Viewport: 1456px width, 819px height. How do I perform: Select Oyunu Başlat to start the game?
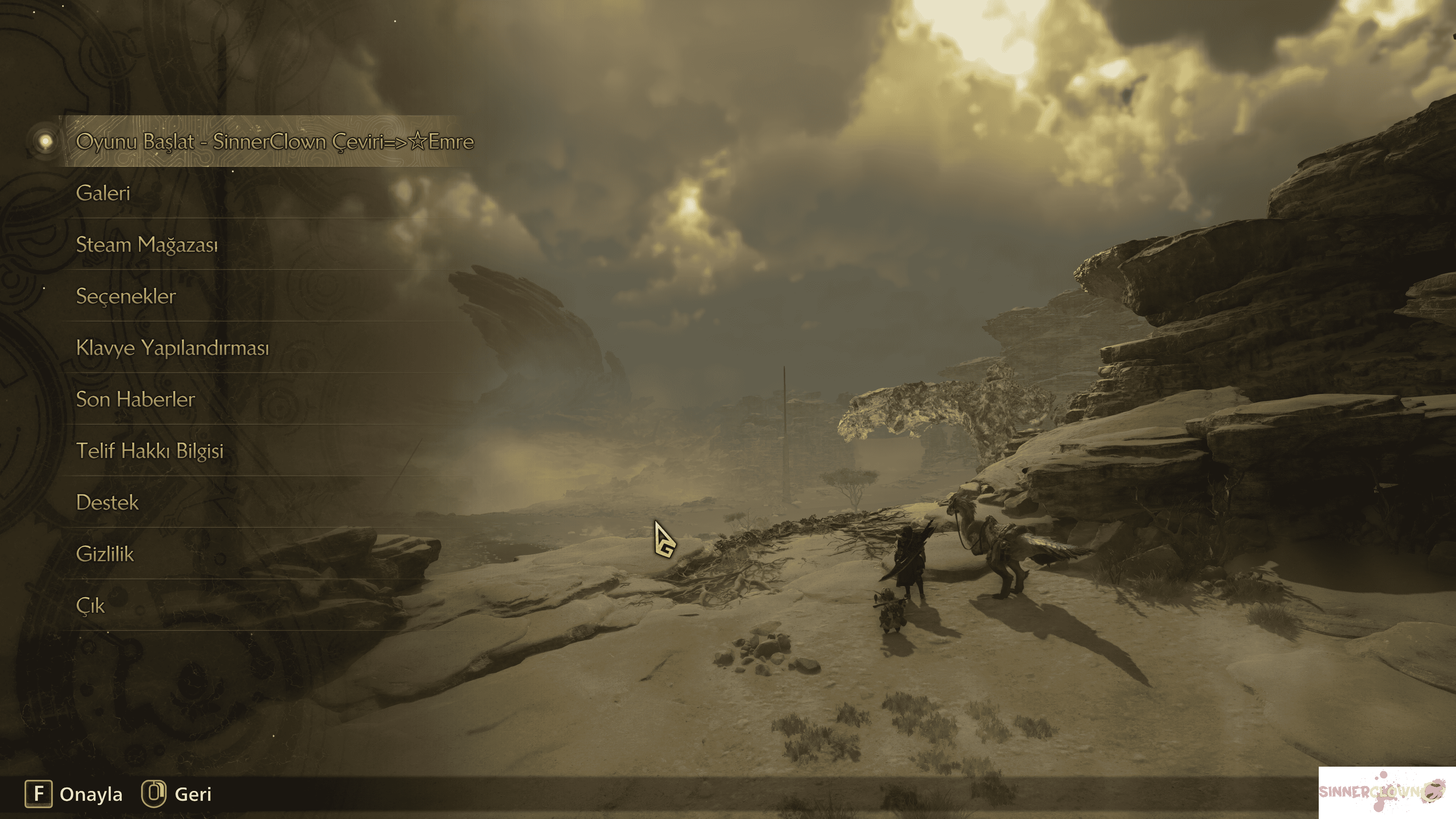click(x=274, y=141)
